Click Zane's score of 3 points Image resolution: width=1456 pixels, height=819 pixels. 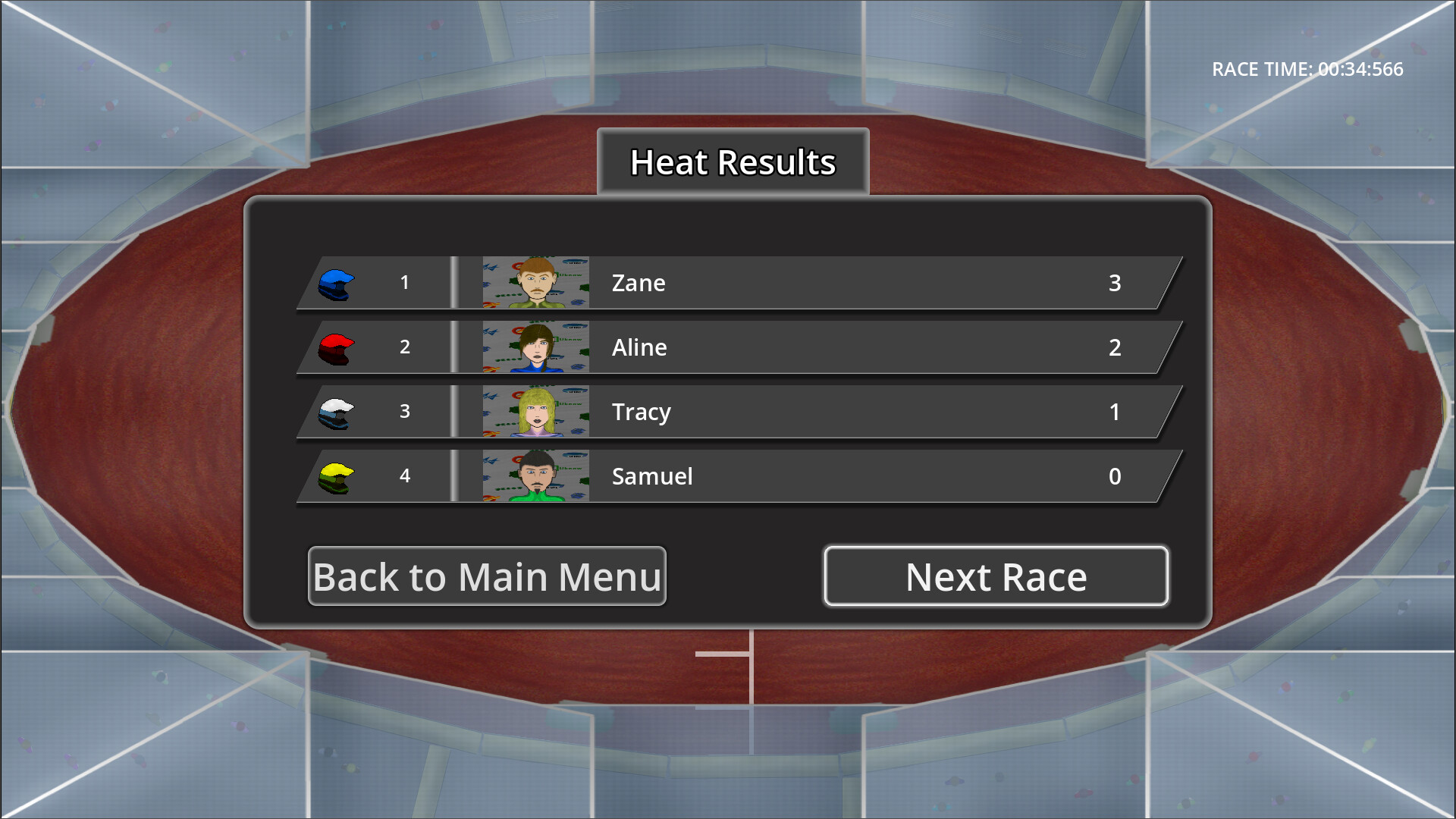tap(1114, 282)
